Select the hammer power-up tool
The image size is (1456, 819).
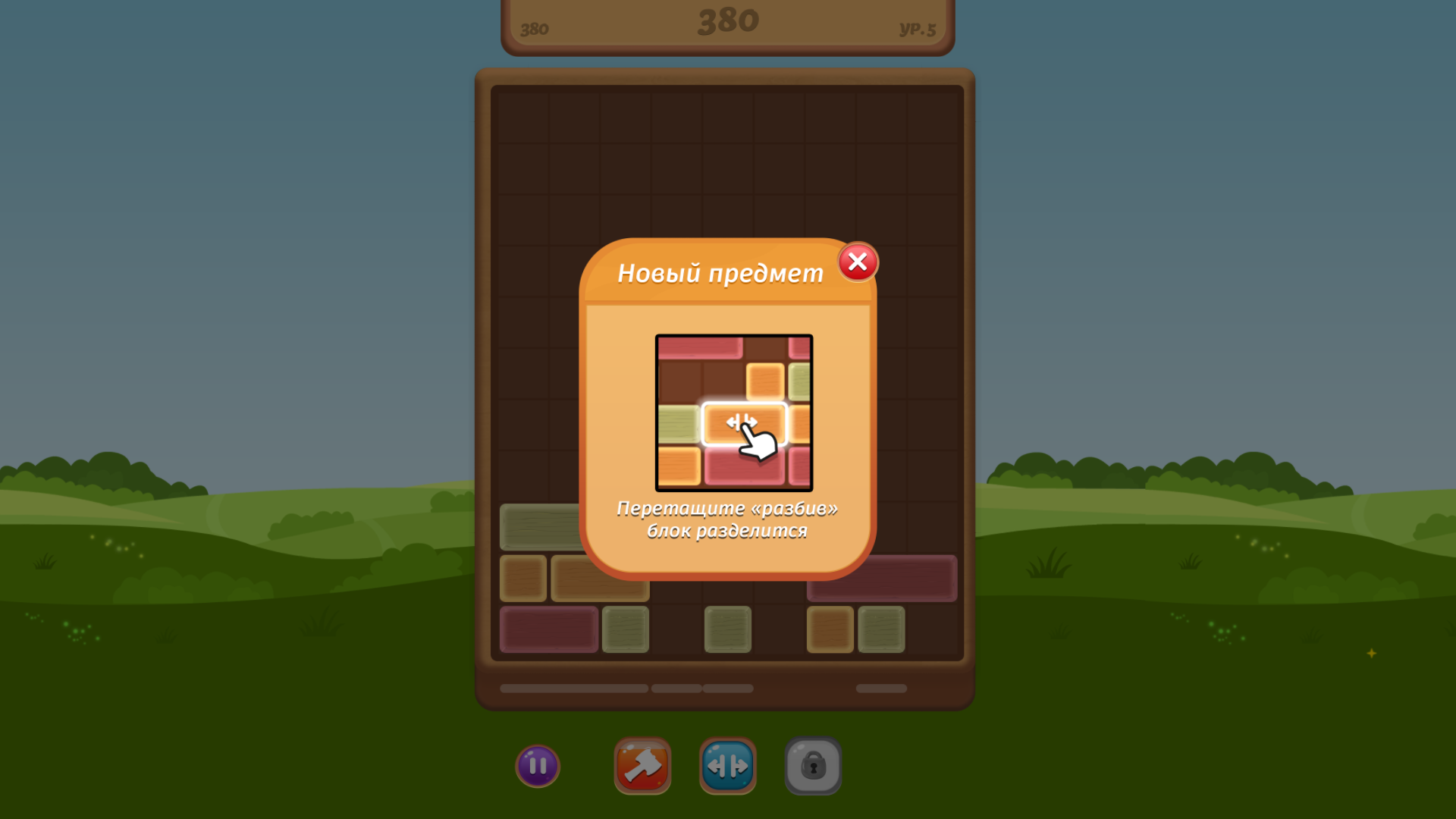(643, 766)
